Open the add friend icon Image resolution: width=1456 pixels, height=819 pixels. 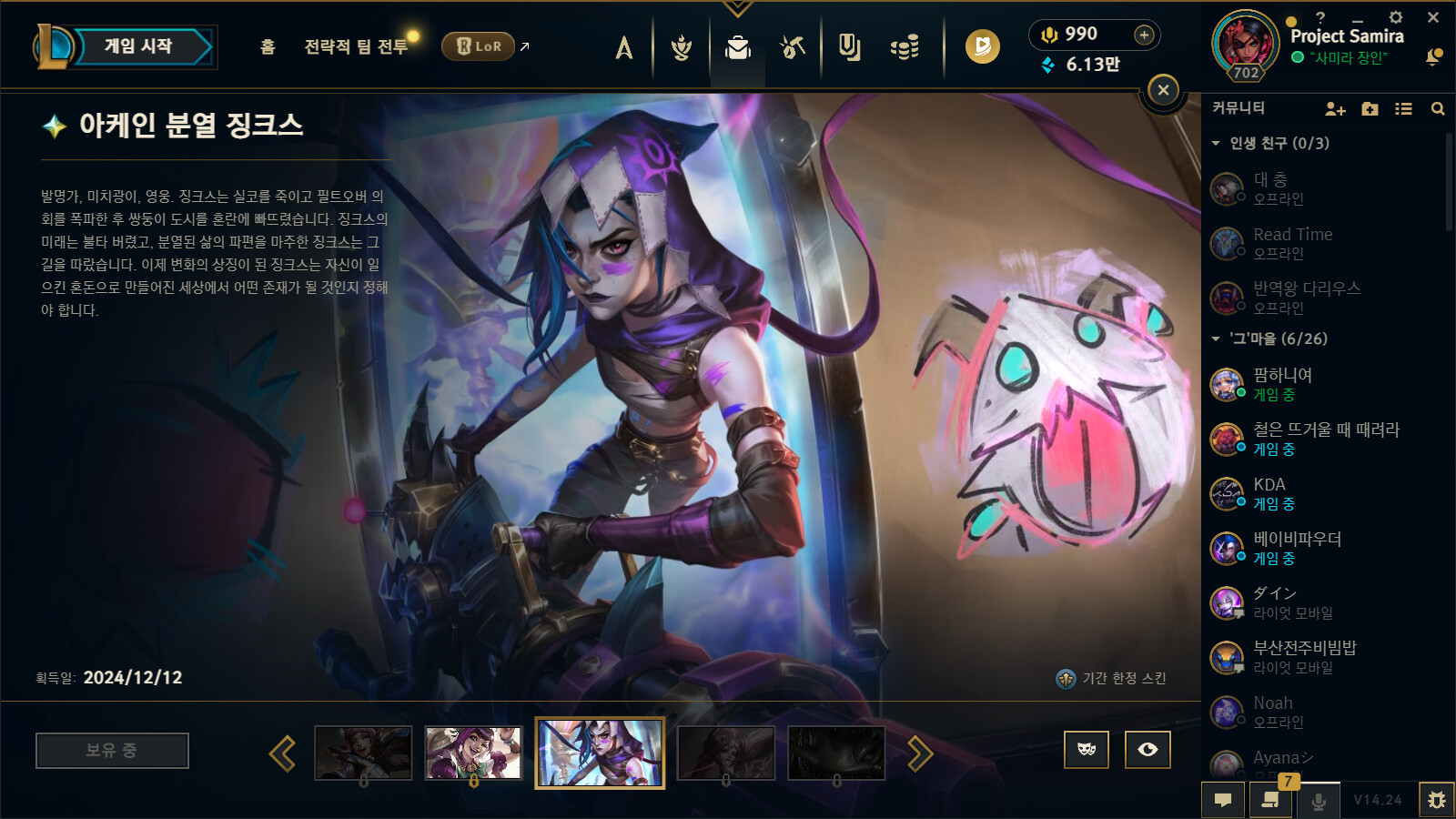coord(1335,109)
